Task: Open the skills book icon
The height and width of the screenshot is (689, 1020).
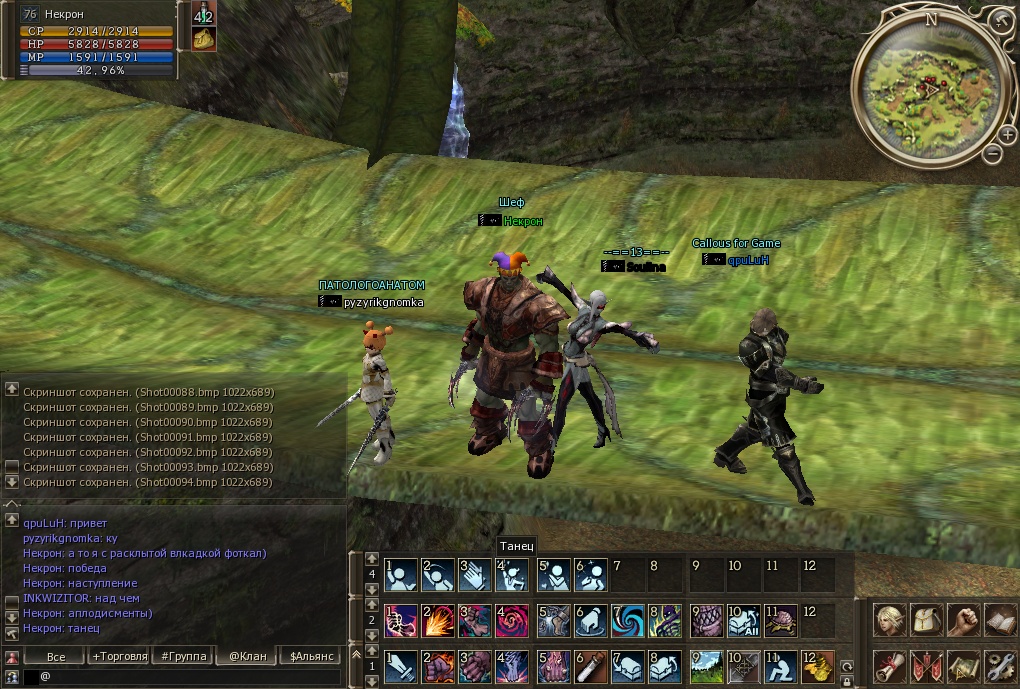Action: pos(1000,620)
